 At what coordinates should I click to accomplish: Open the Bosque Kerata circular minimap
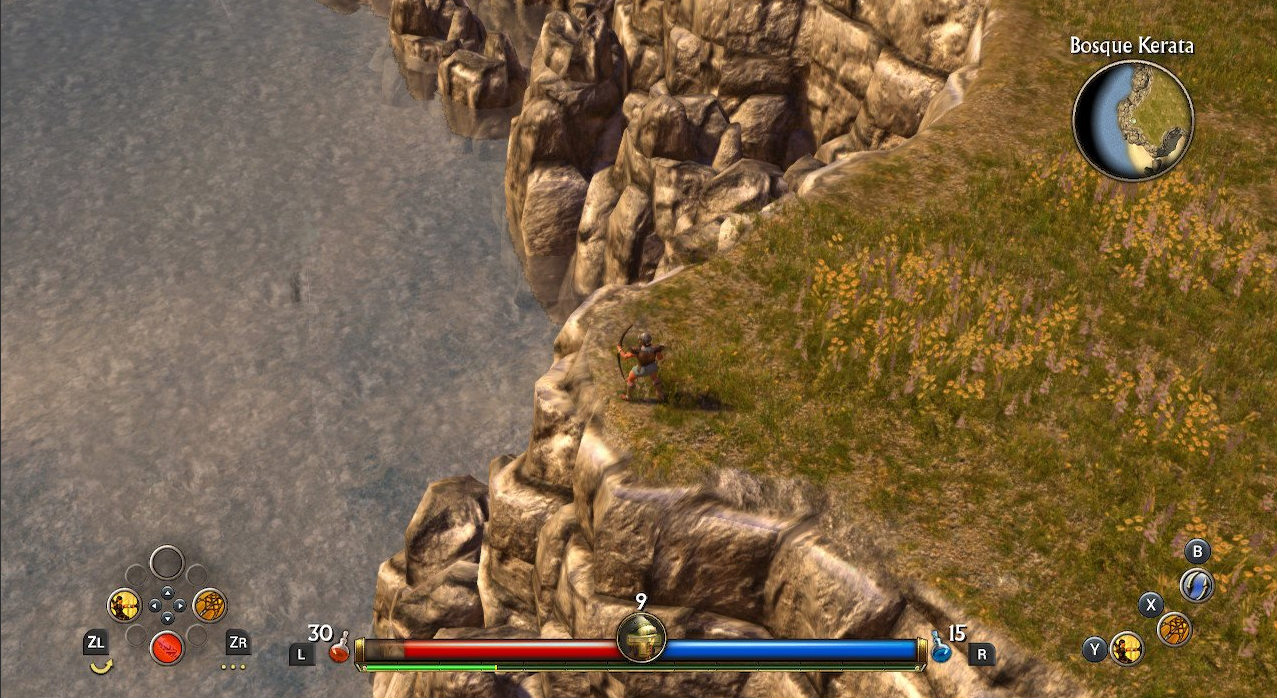coord(1133,120)
